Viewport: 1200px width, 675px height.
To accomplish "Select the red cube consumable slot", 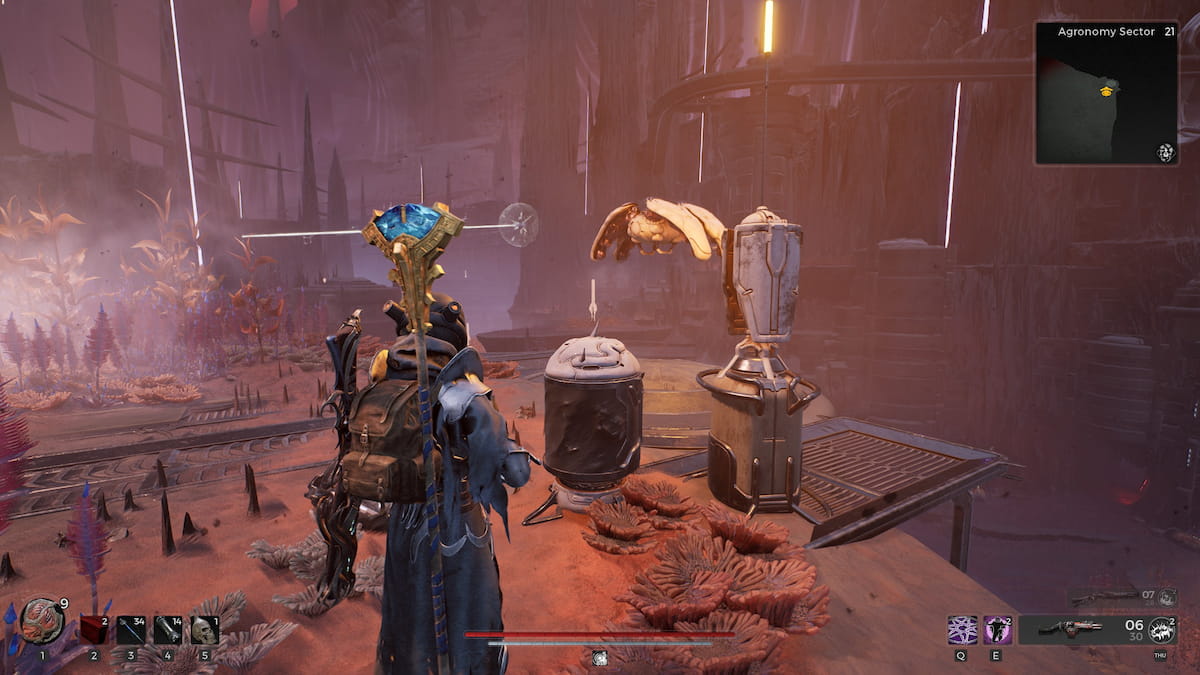I will click(93, 629).
